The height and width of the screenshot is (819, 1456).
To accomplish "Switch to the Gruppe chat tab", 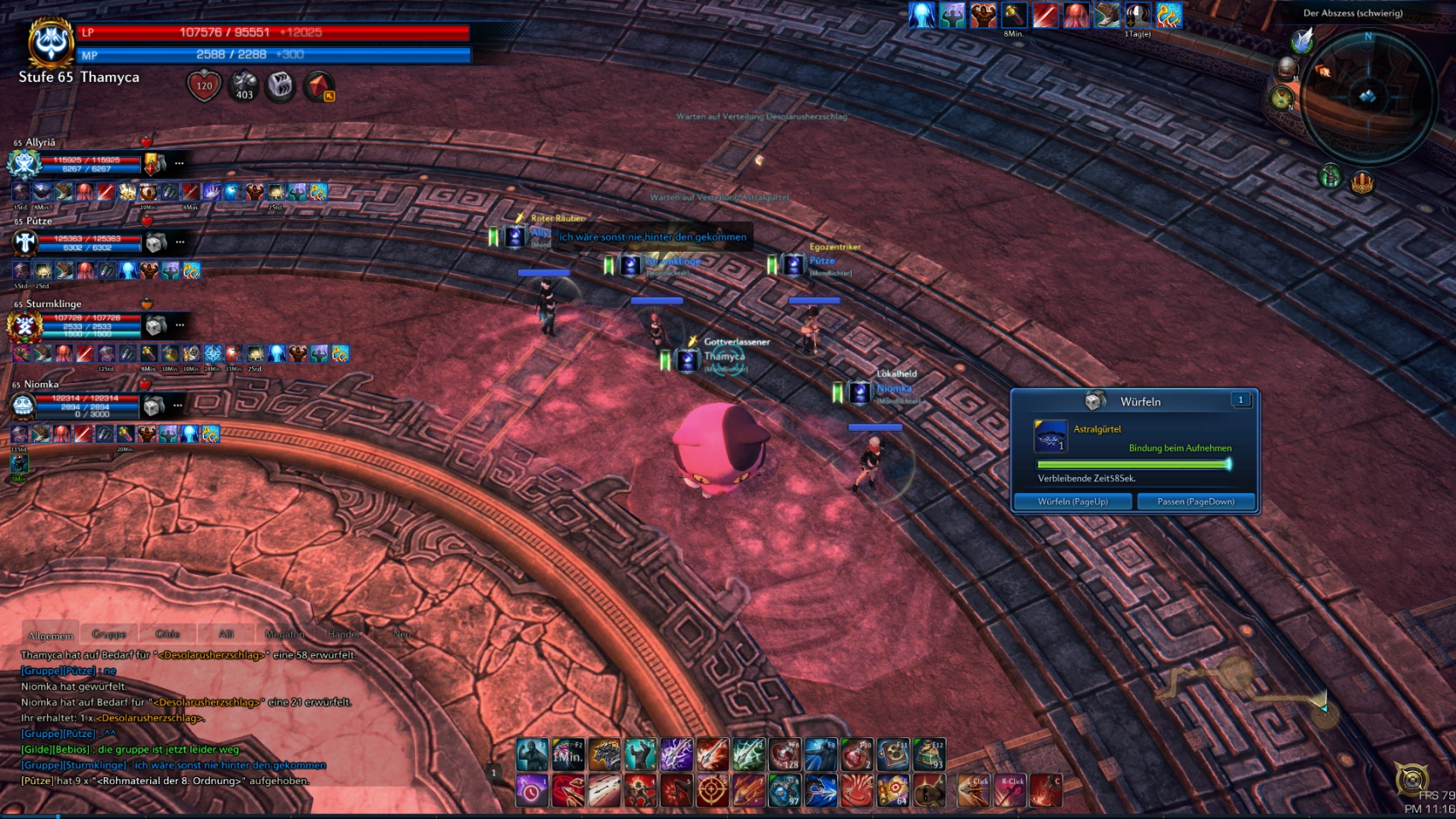I will coord(109,634).
